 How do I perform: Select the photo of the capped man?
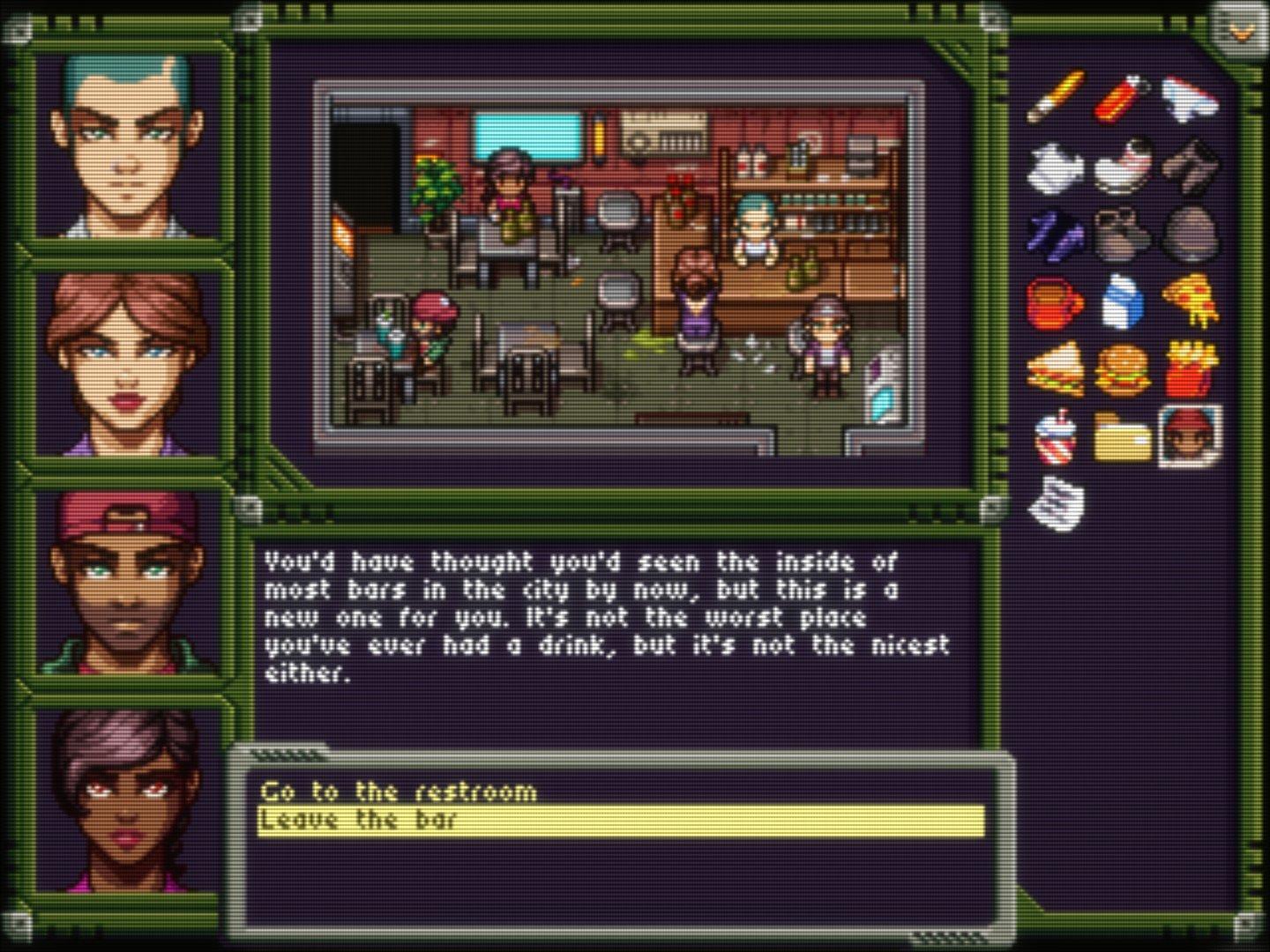(1191, 436)
